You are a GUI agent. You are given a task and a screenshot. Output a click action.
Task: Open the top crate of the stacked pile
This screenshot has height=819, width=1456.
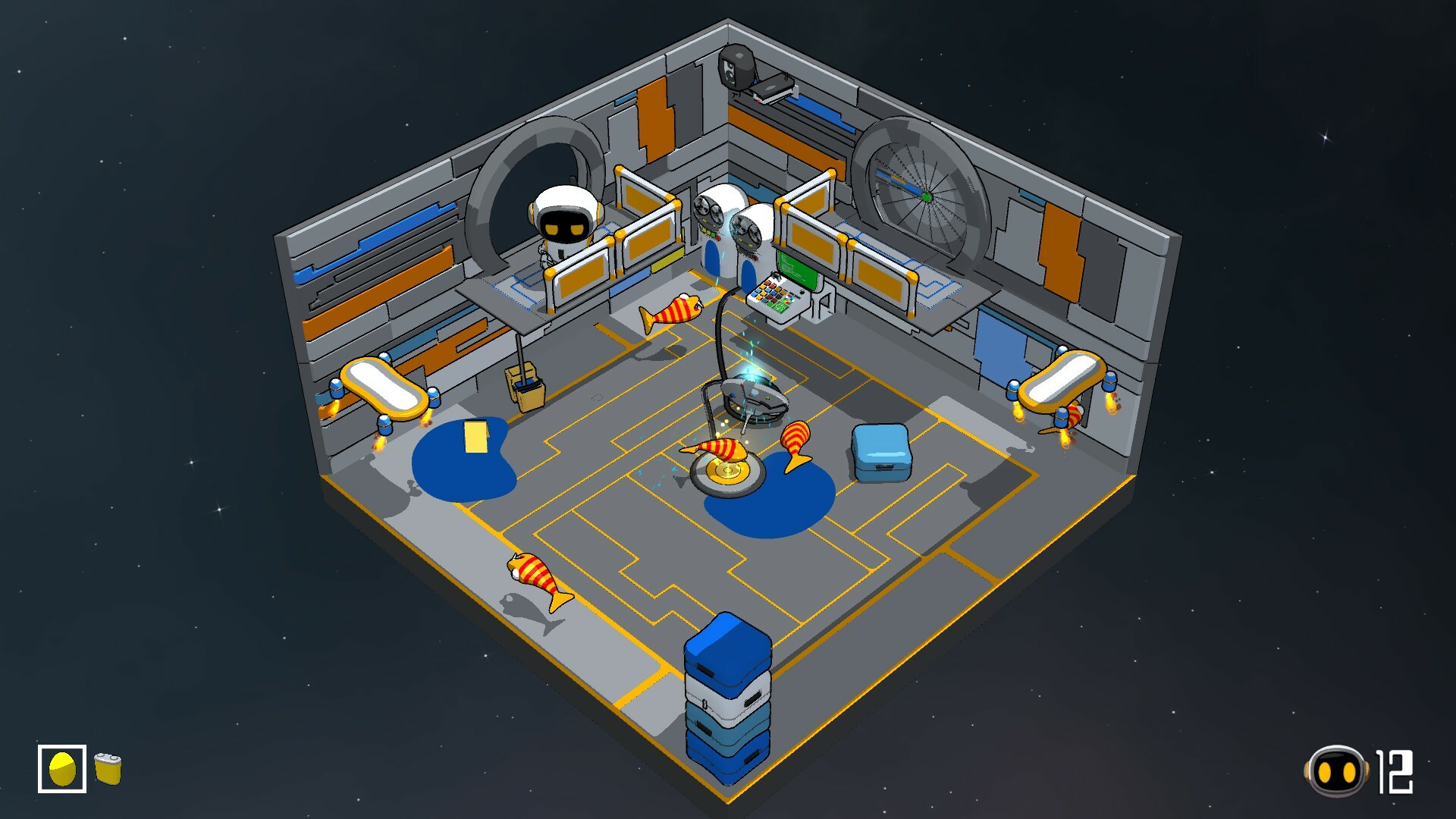(x=730, y=652)
